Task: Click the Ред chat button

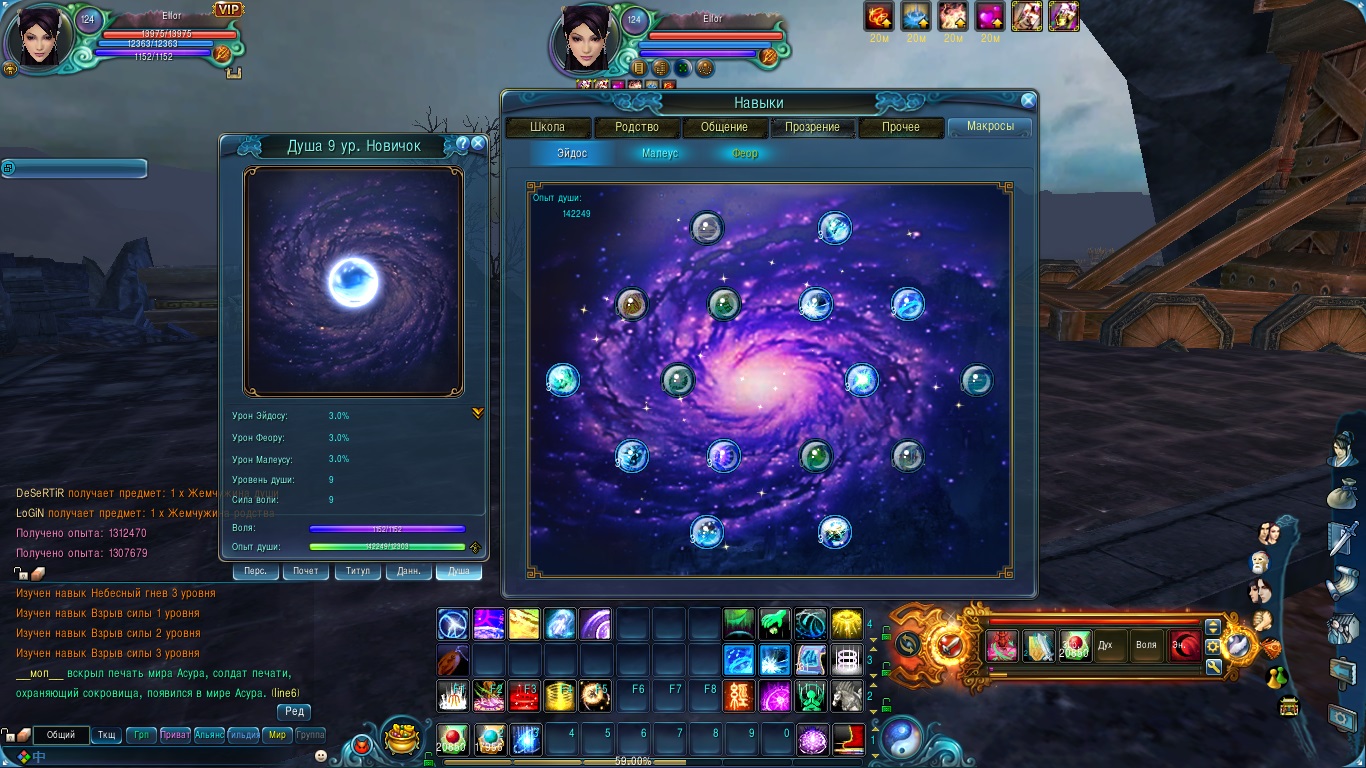Action: click(x=294, y=712)
